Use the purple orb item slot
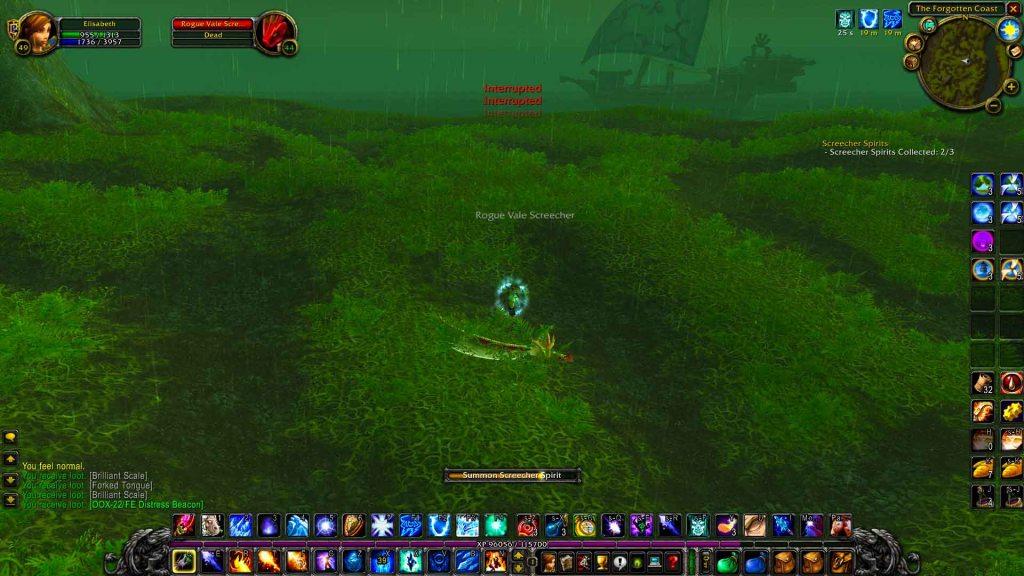1024x576 pixels. pyautogui.click(x=982, y=241)
